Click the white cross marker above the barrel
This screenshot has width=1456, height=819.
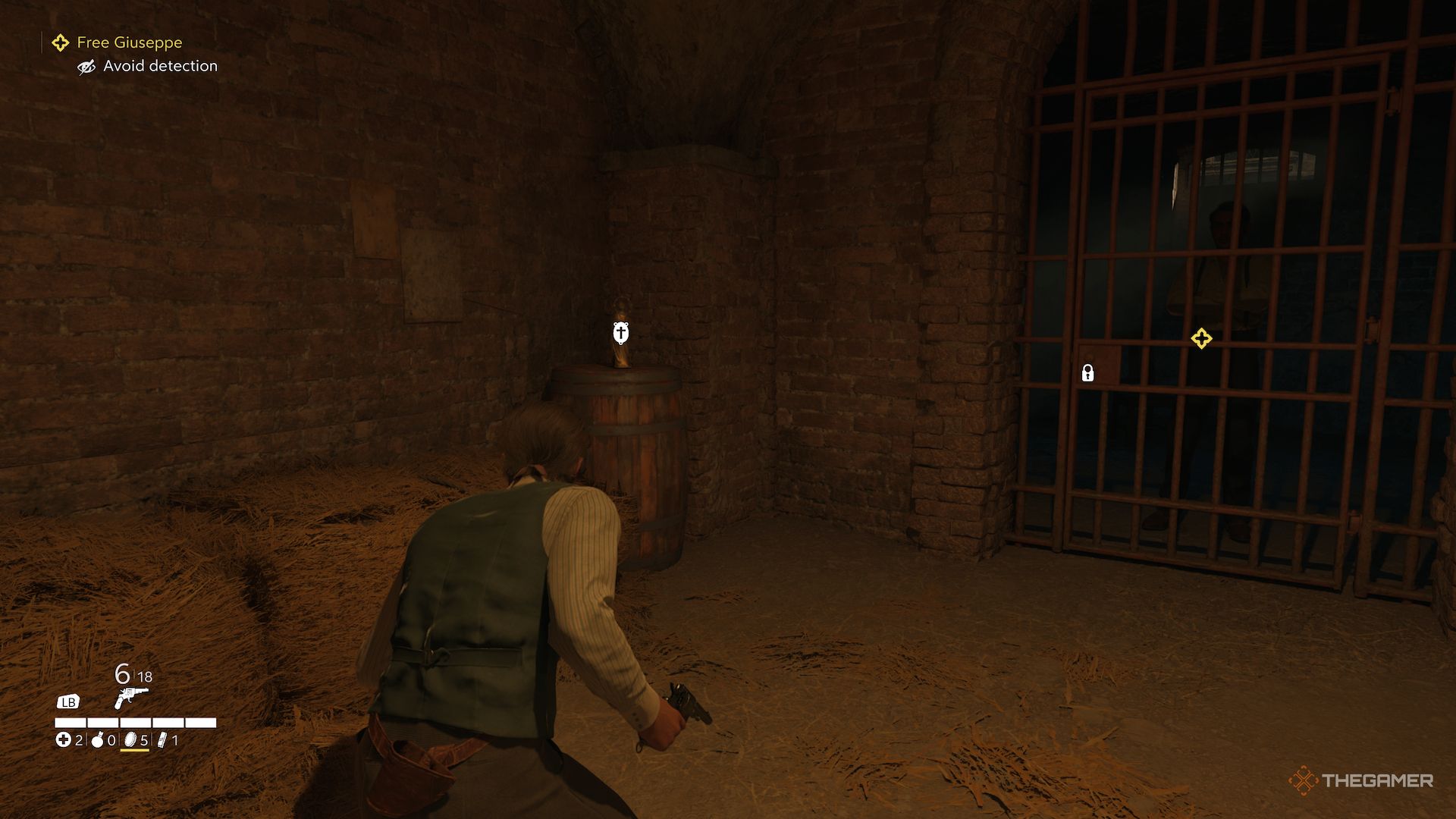coord(620,331)
